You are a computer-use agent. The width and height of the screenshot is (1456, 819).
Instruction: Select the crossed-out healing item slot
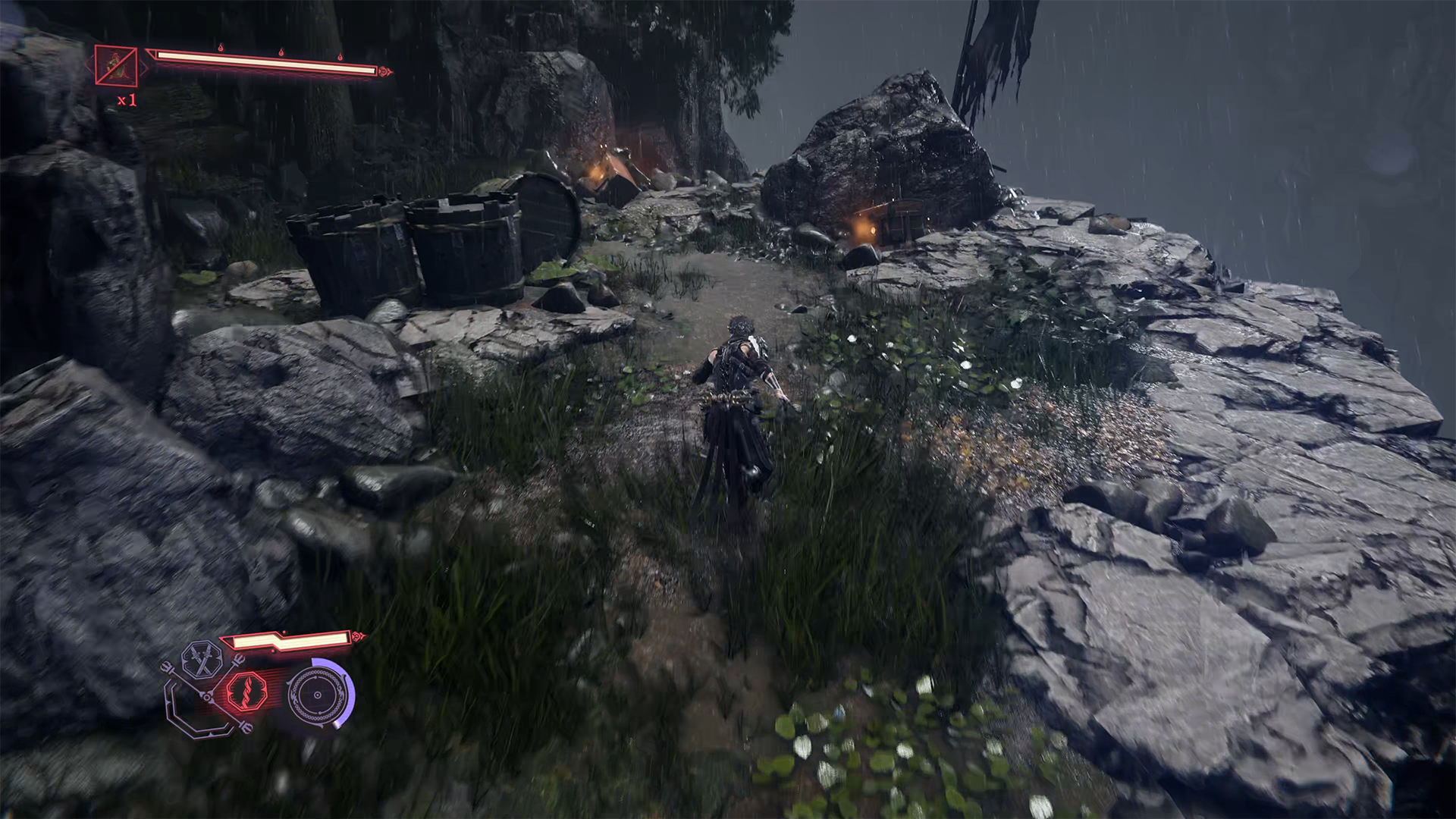point(116,66)
